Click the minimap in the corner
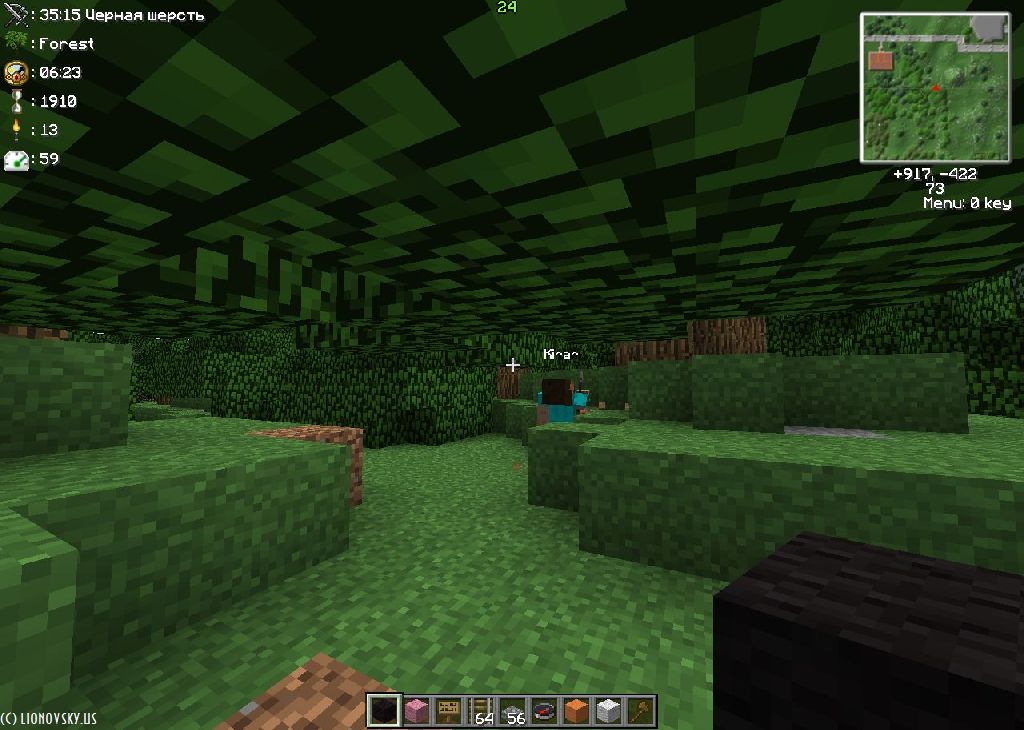Viewport: 1024px width, 730px height. tap(935, 87)
